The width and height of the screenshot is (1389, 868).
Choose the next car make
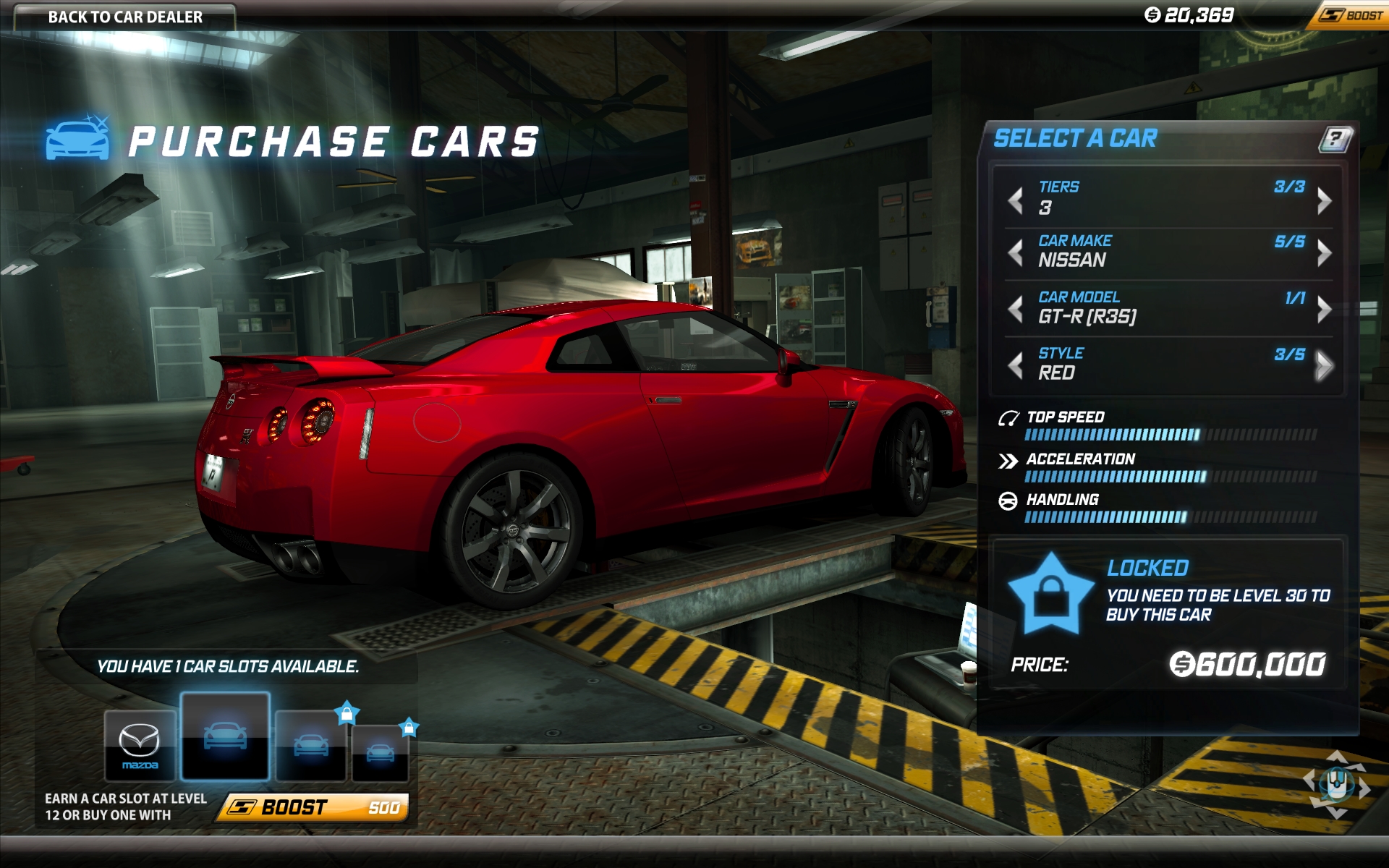point(1324,252)
